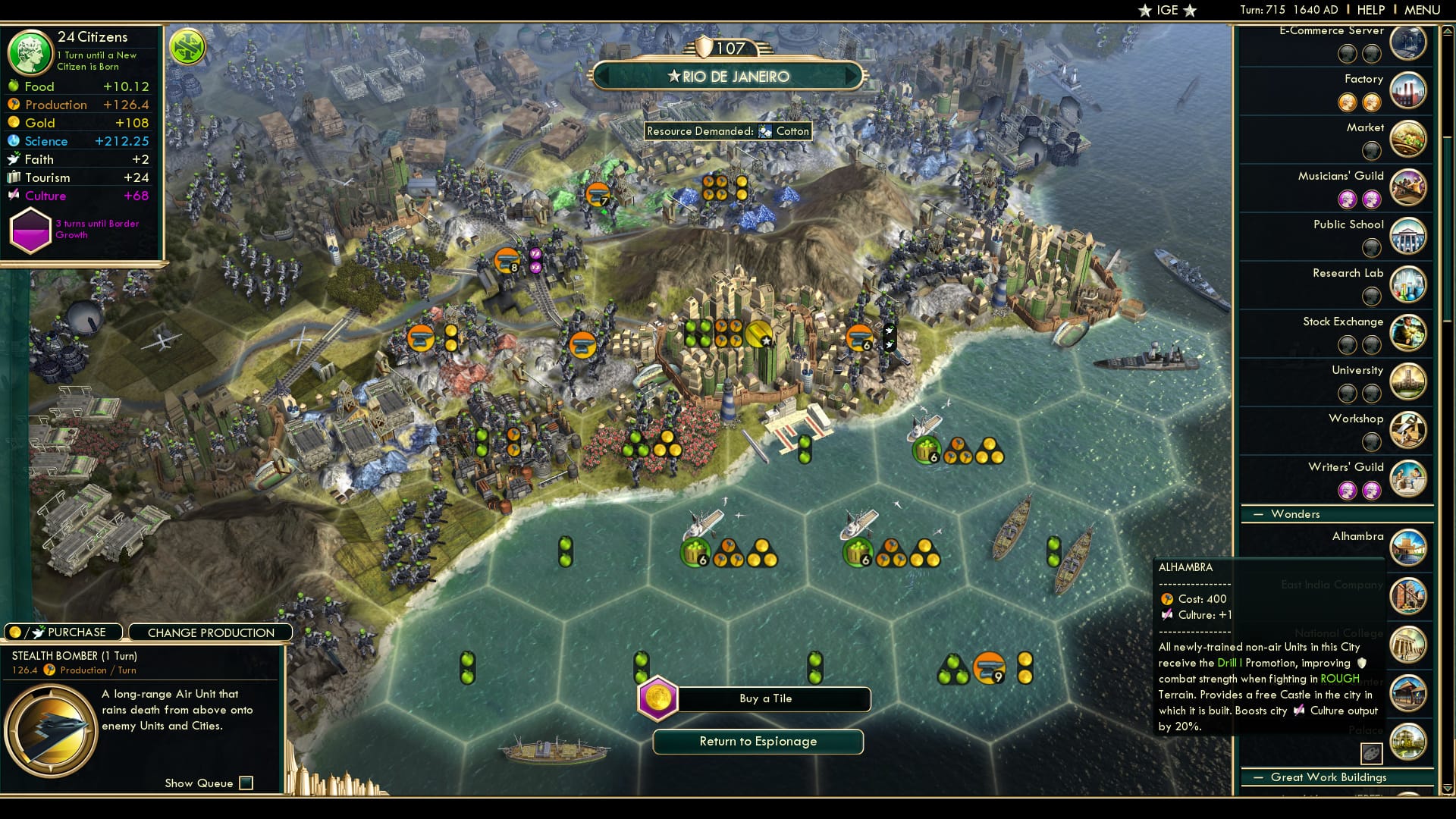Open the MENU in the top bar

click(x=1423, y=10)
